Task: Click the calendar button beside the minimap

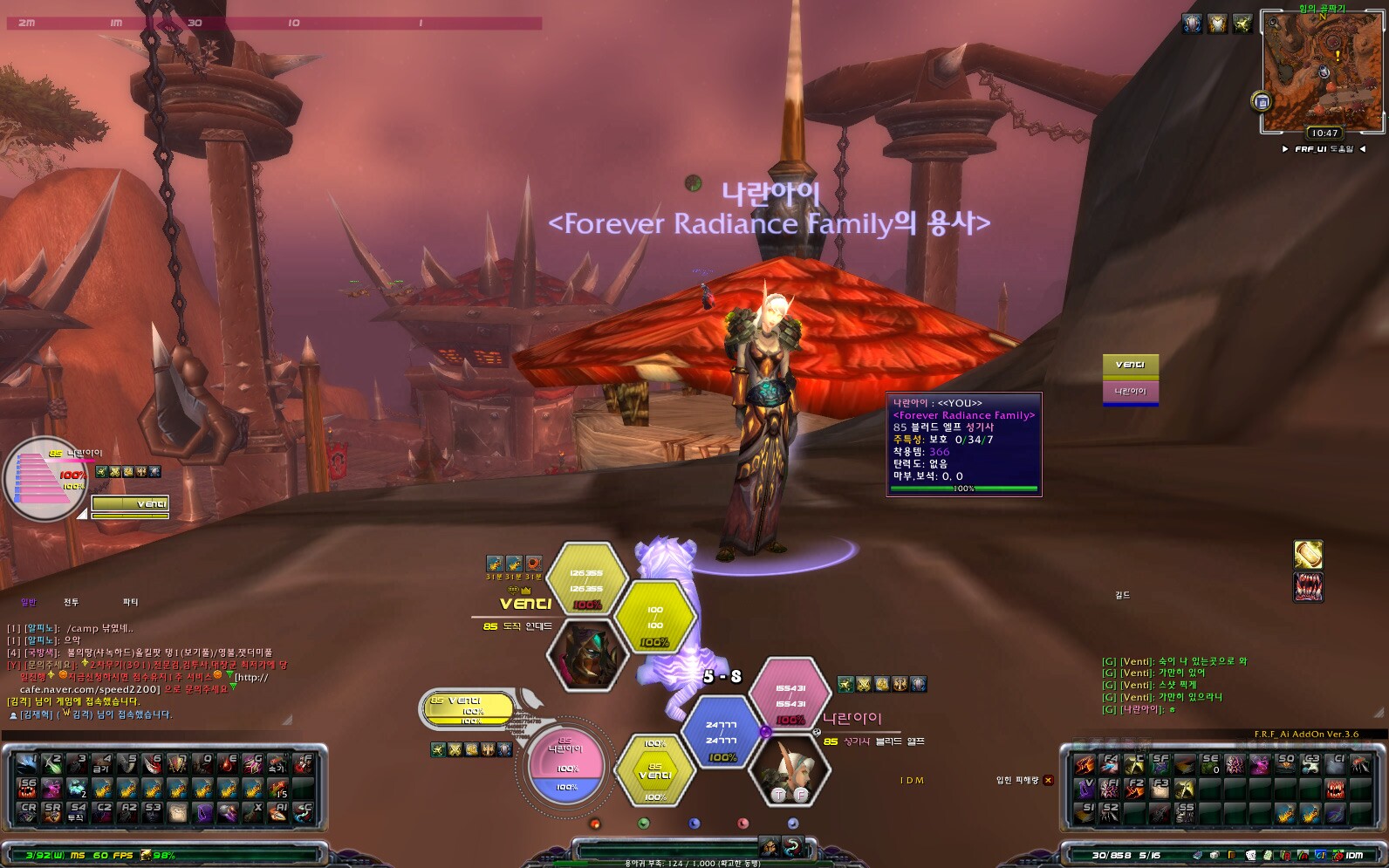Action: pos(1262,102)
